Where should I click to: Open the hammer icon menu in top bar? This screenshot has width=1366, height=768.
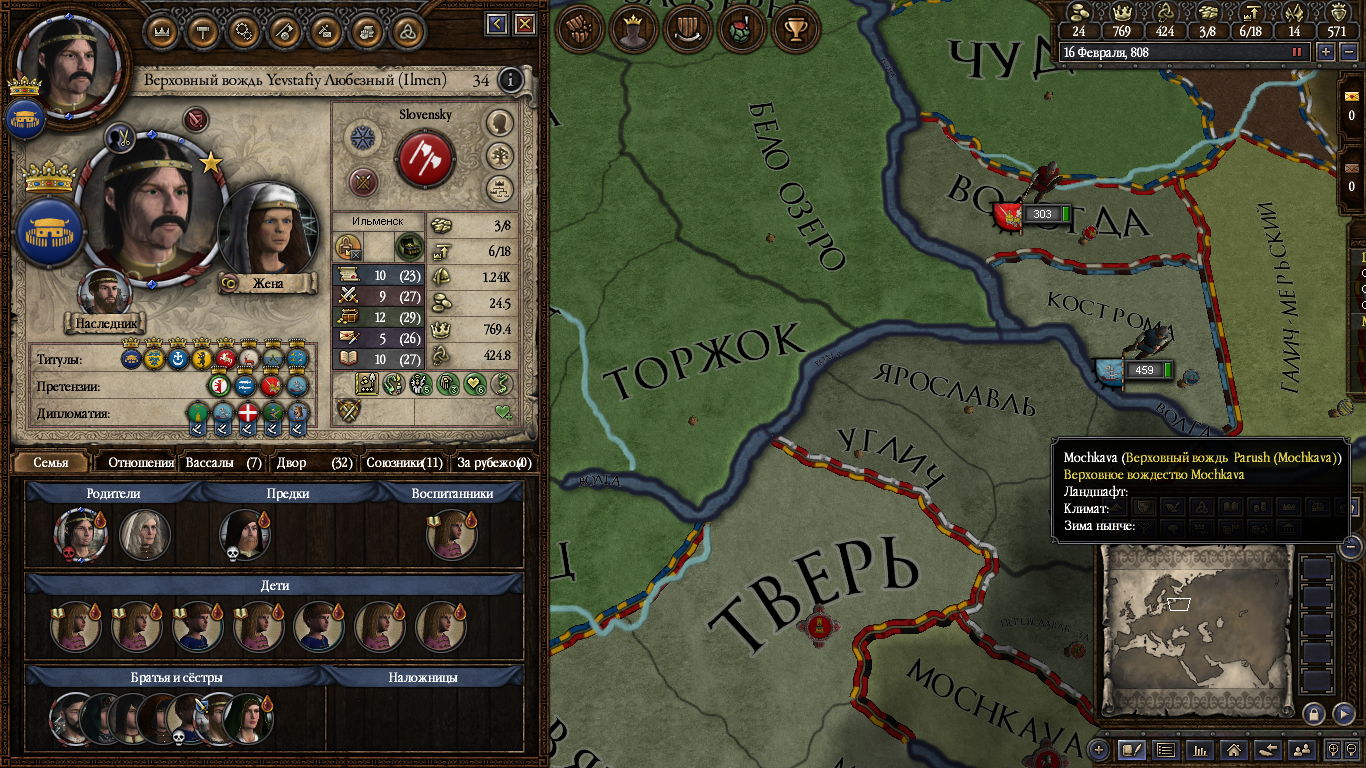pos(203,30)
